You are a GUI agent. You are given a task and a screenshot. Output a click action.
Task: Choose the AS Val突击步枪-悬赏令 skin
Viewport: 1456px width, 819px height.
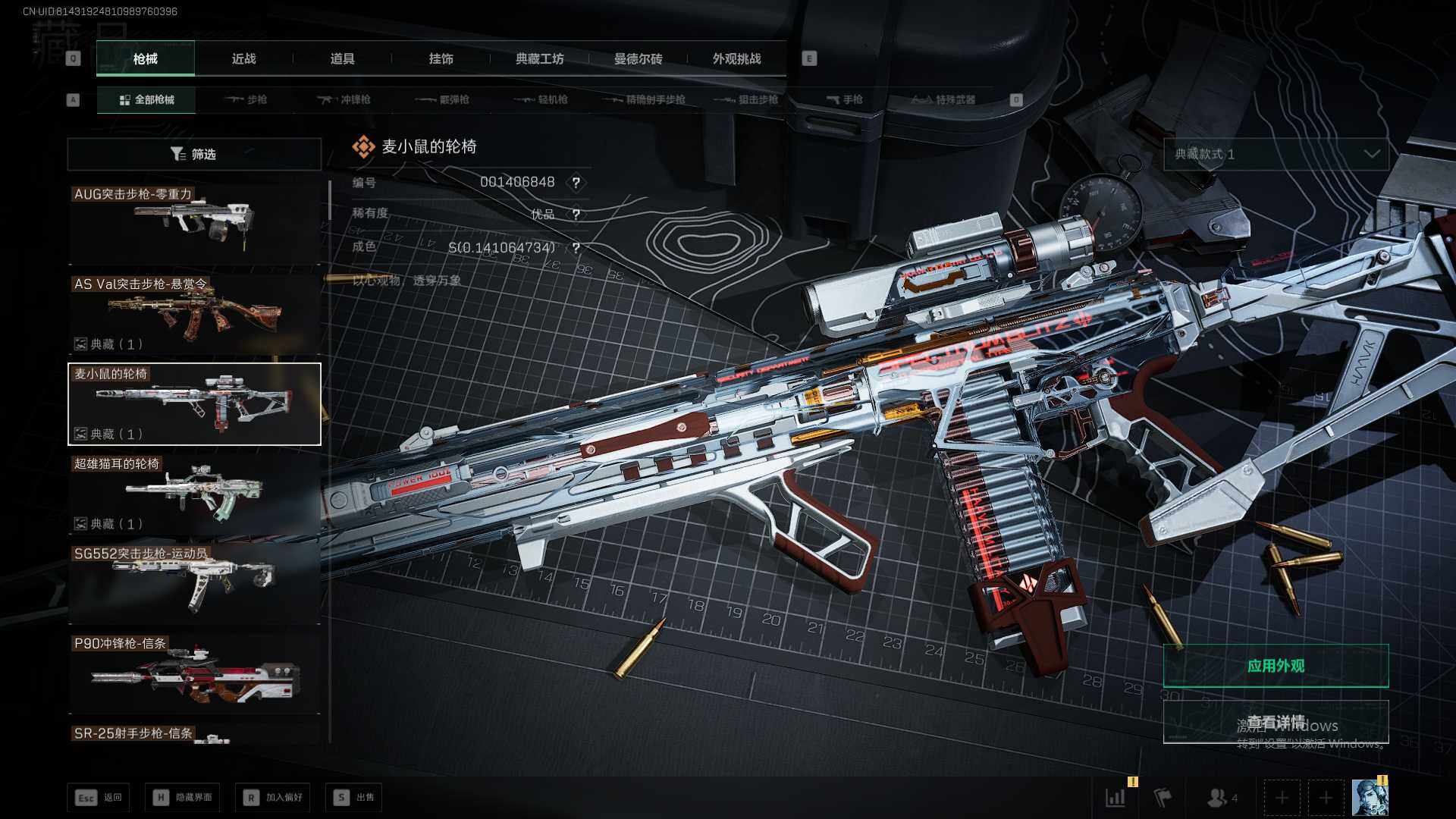194,314
